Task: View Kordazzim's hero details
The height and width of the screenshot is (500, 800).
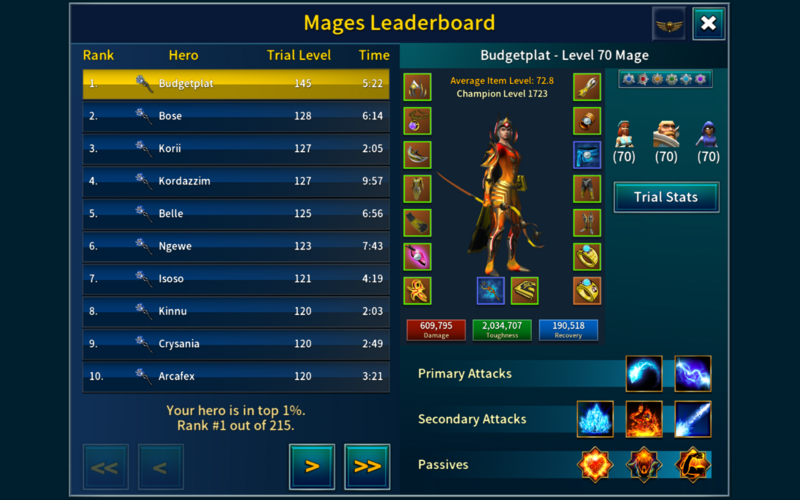Action: pyautogui.click(x=236, y=181)
